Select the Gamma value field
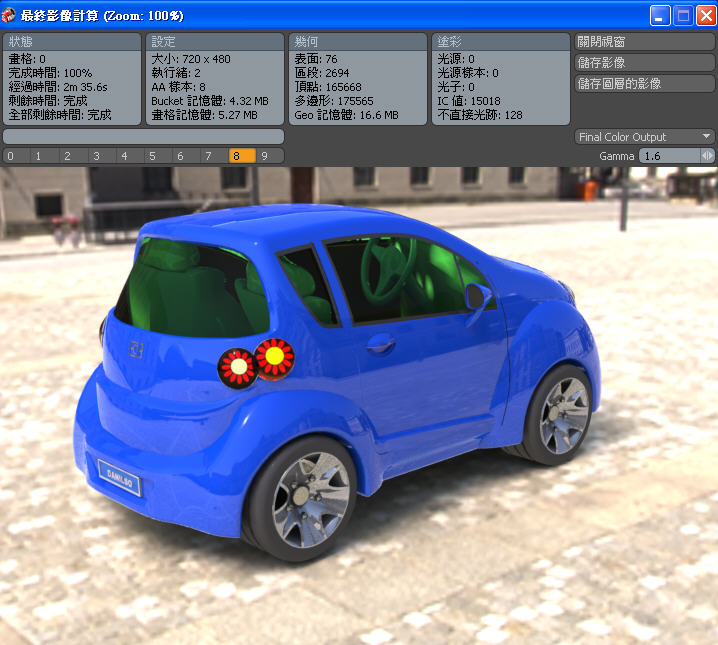Screen dimensions: 718x645 668,156
